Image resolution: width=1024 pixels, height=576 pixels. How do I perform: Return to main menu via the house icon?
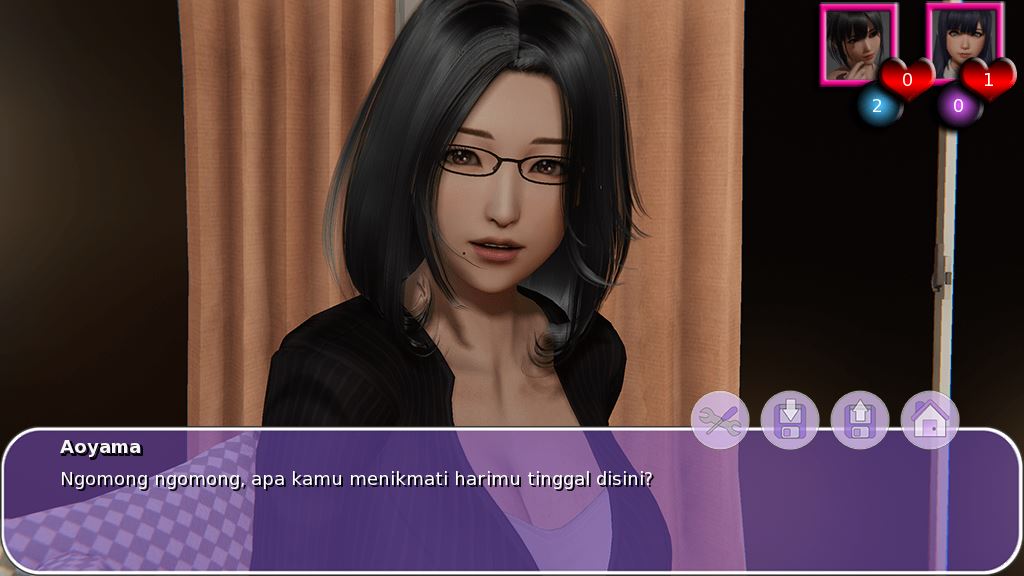coord(930,420)
